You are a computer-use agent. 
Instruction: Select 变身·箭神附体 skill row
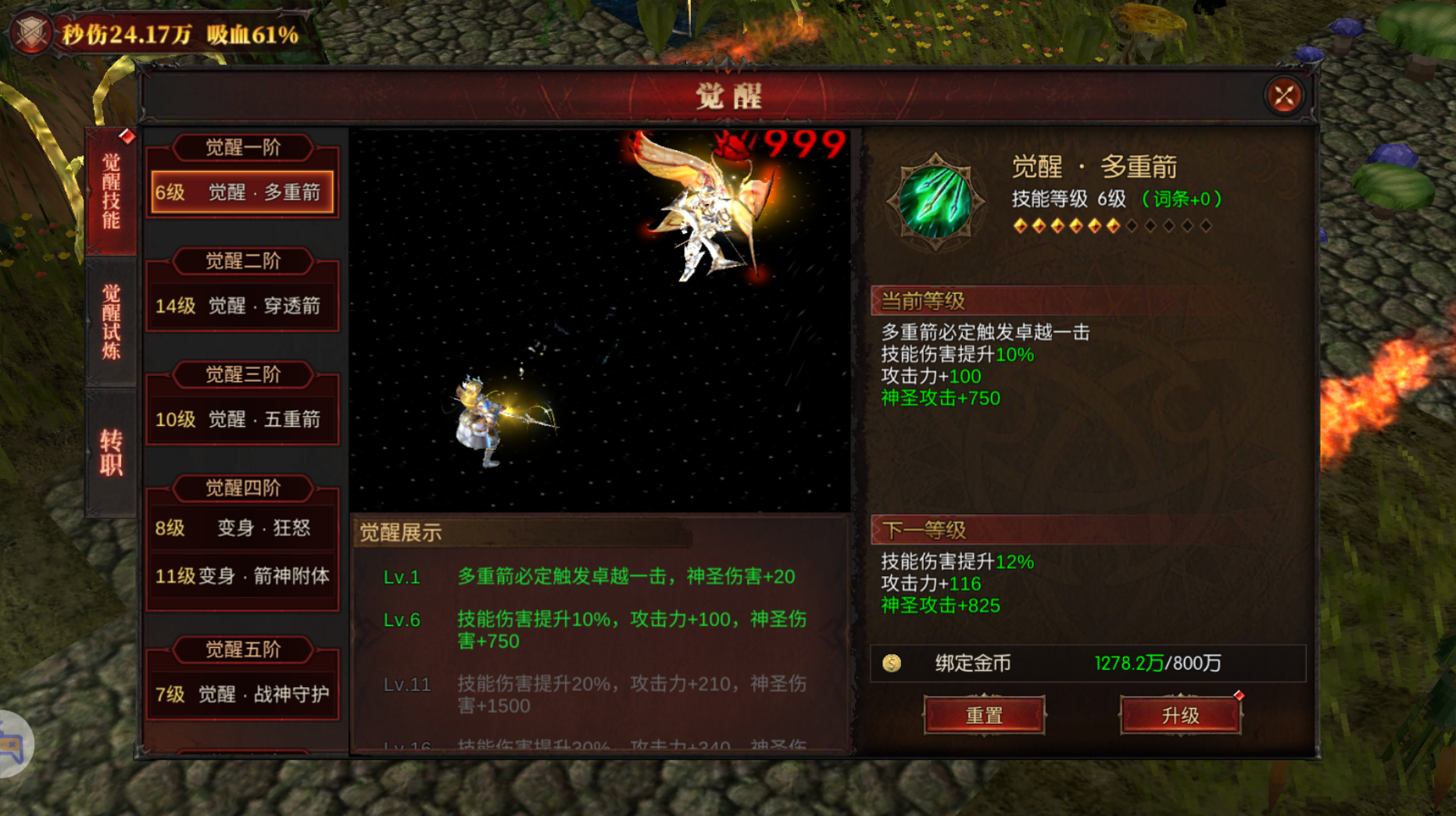(x=242, y=576)
